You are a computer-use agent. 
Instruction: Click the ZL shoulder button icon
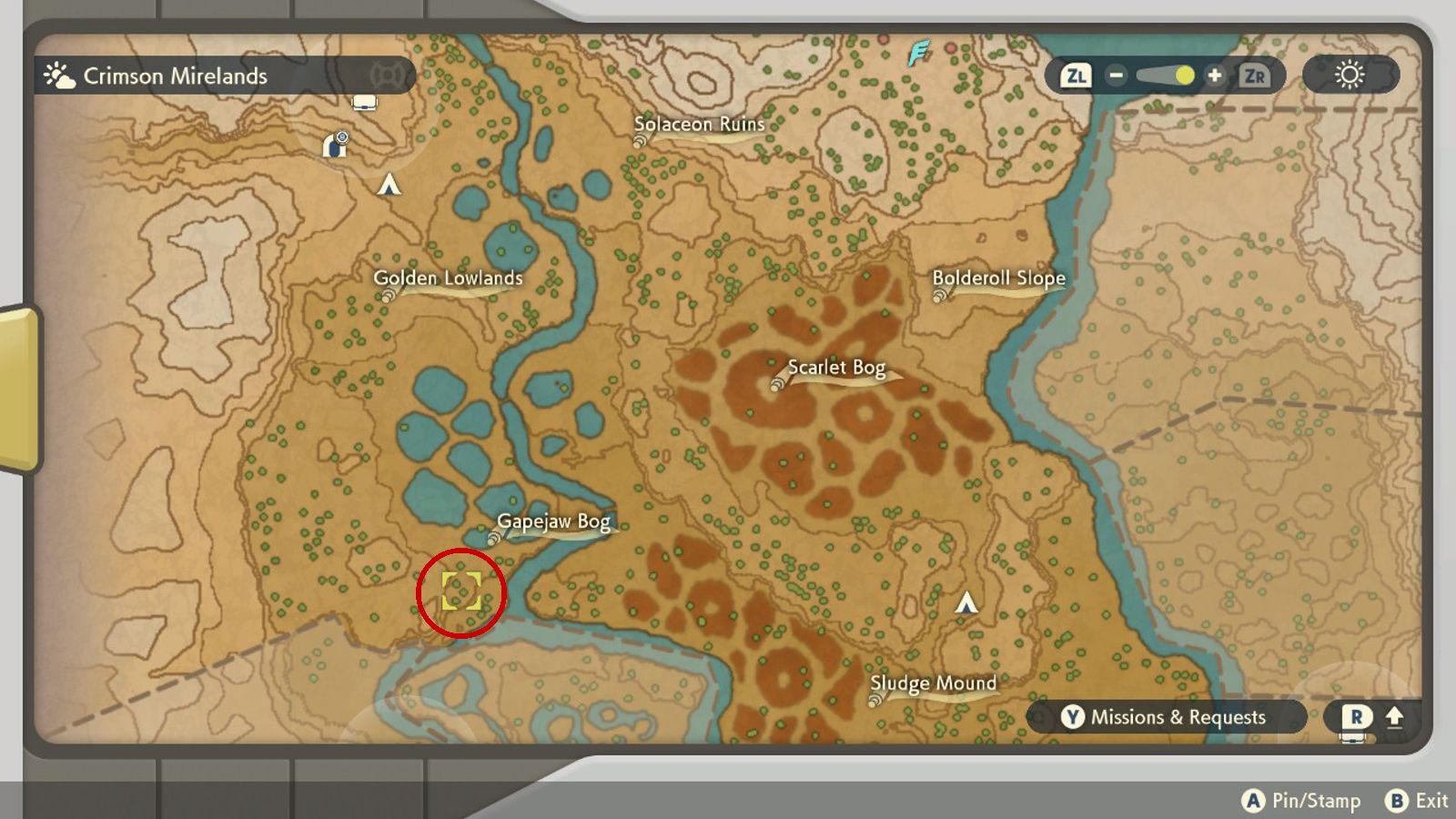[x=1077, y=76]
